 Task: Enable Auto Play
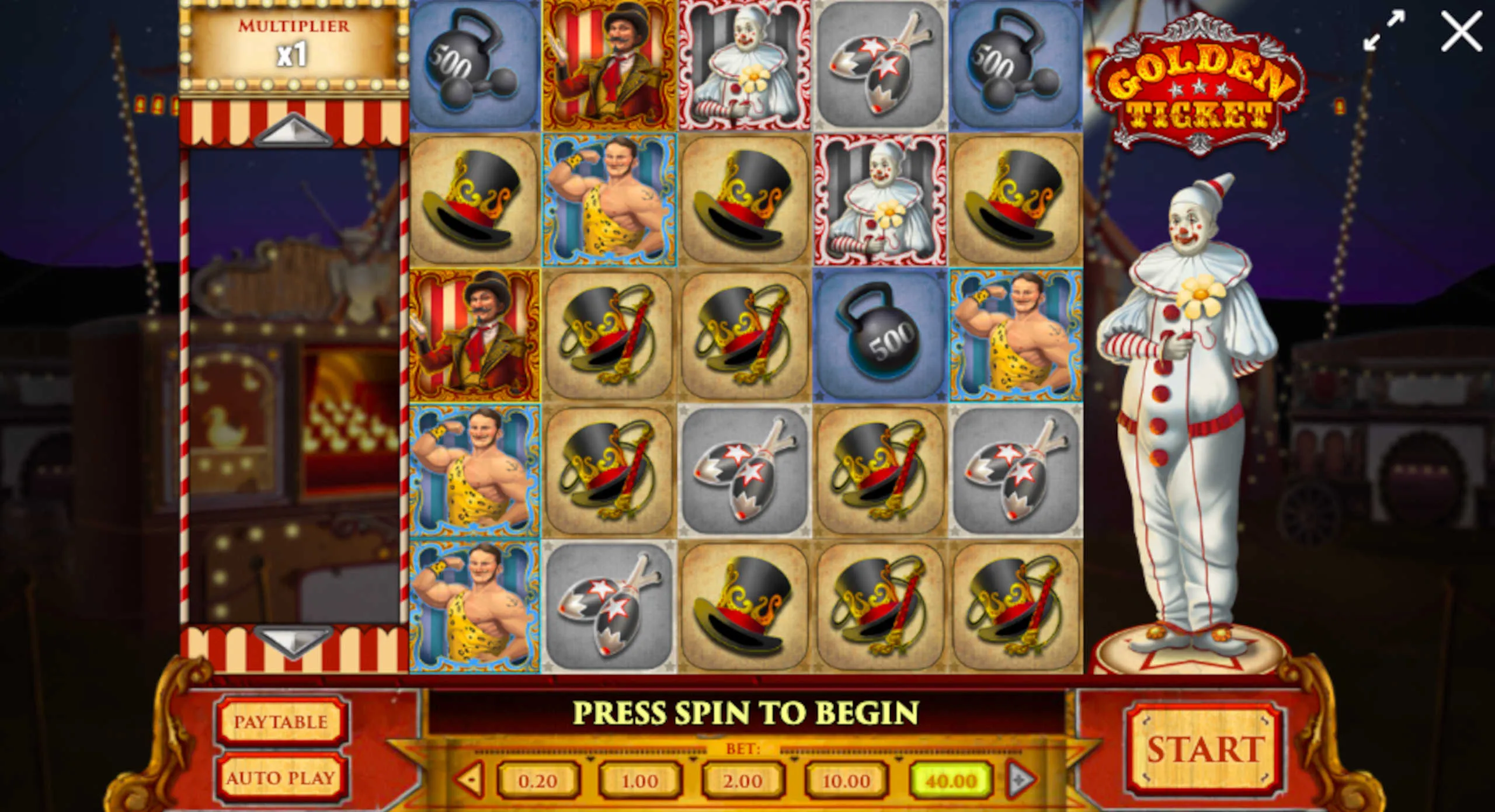click(x=281, y=778)
